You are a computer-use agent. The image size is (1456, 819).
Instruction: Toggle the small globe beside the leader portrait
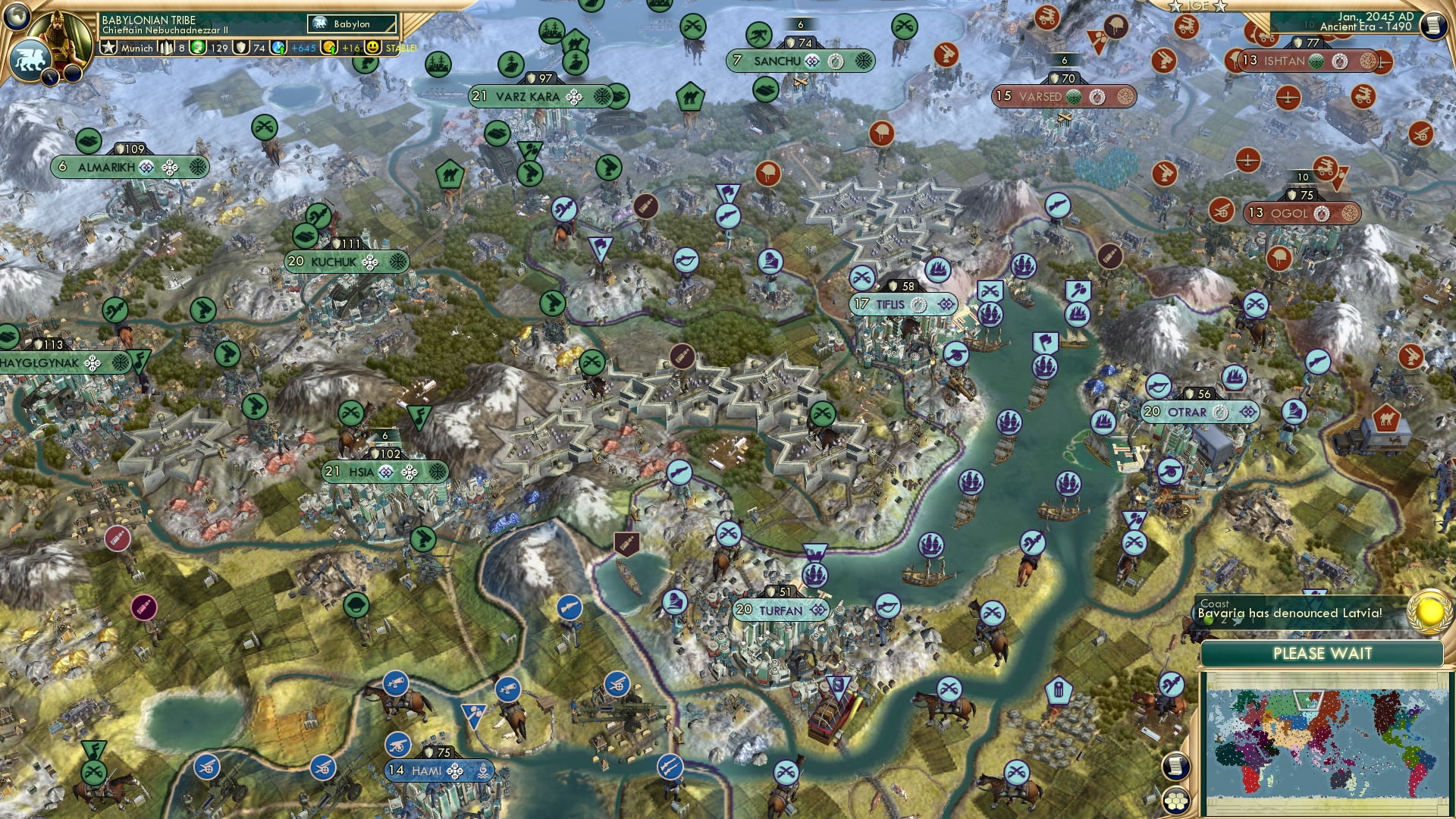30,59
